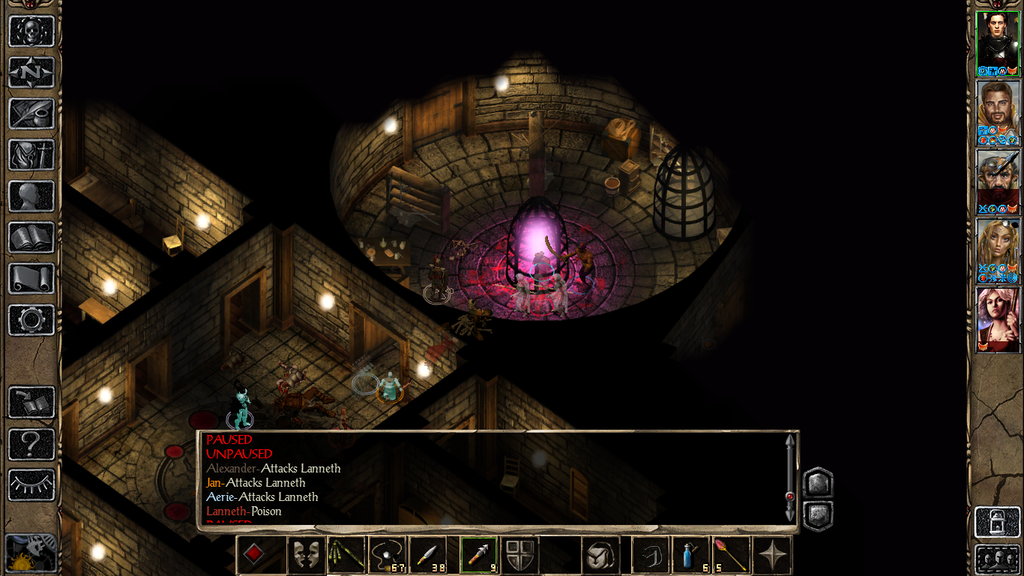Open the party inventory screen

pyautogui.click(x=31, y=154)
